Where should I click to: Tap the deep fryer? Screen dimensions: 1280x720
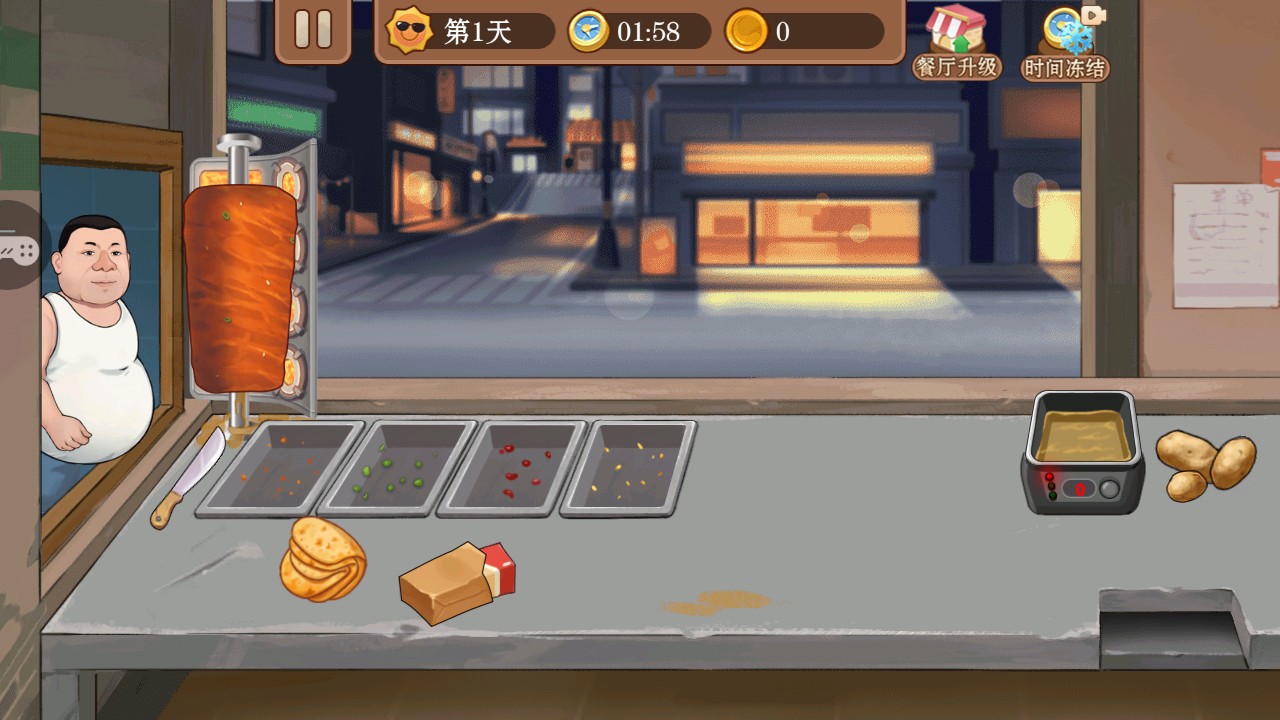point(1083,452)
